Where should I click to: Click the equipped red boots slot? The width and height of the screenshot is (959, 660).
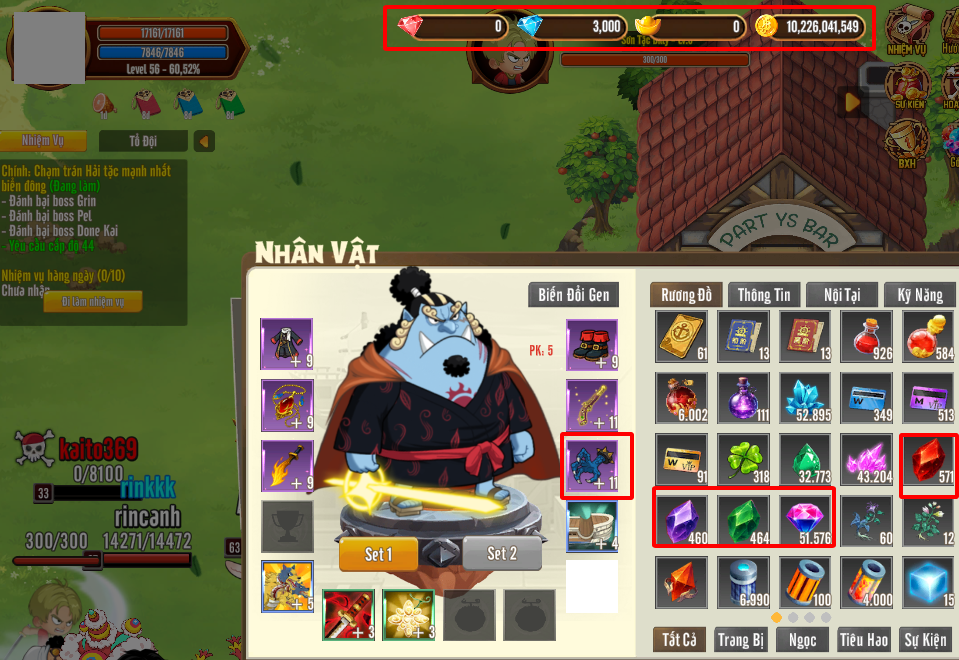pos(592,345)
